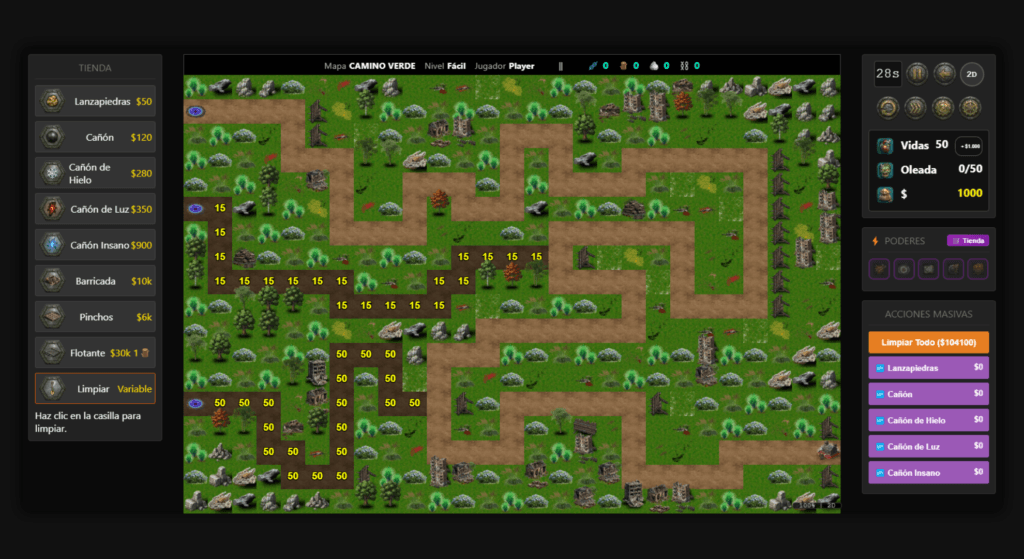
Task: Click the Cañón Insano mass action button
Action: [928, 472]
